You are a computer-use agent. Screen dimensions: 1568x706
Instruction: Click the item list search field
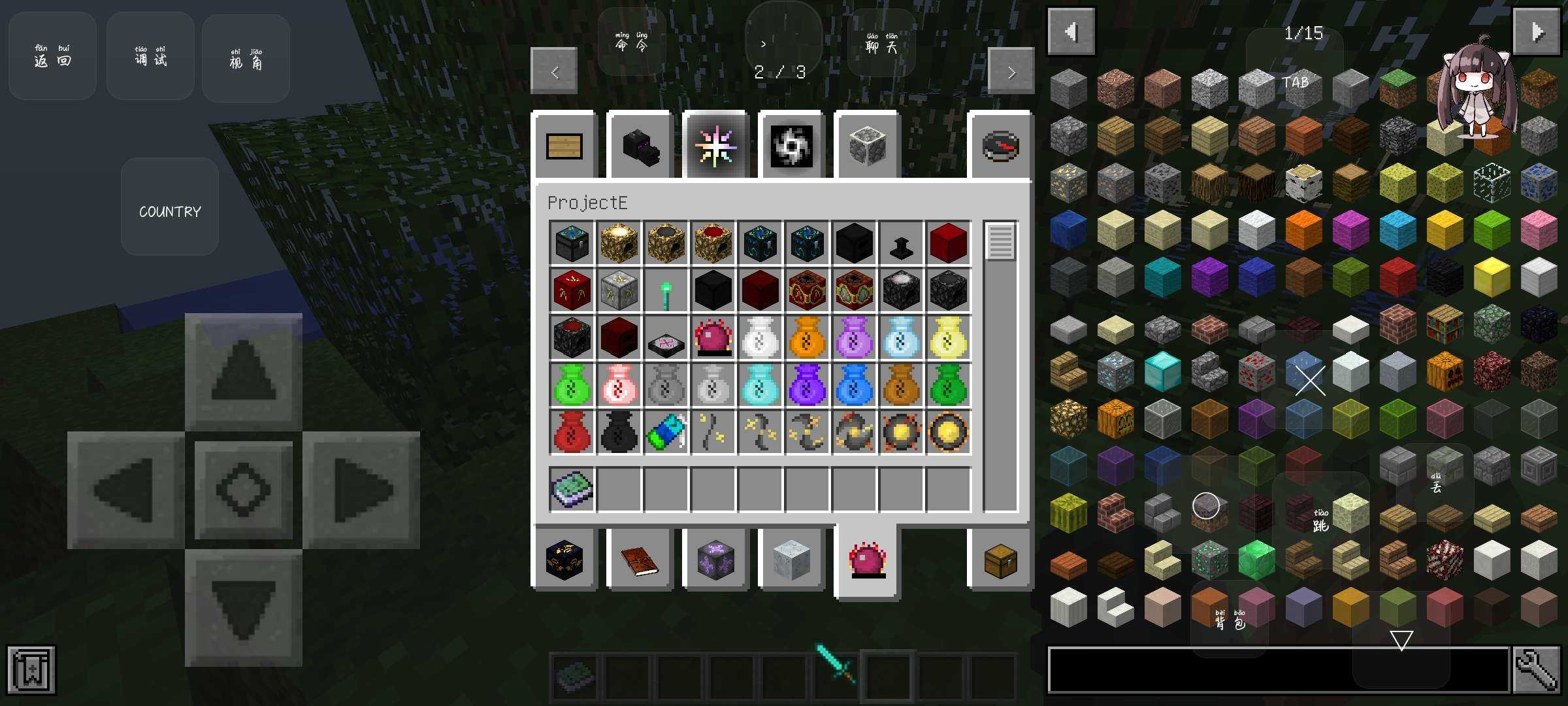[x=1278, y=669]
